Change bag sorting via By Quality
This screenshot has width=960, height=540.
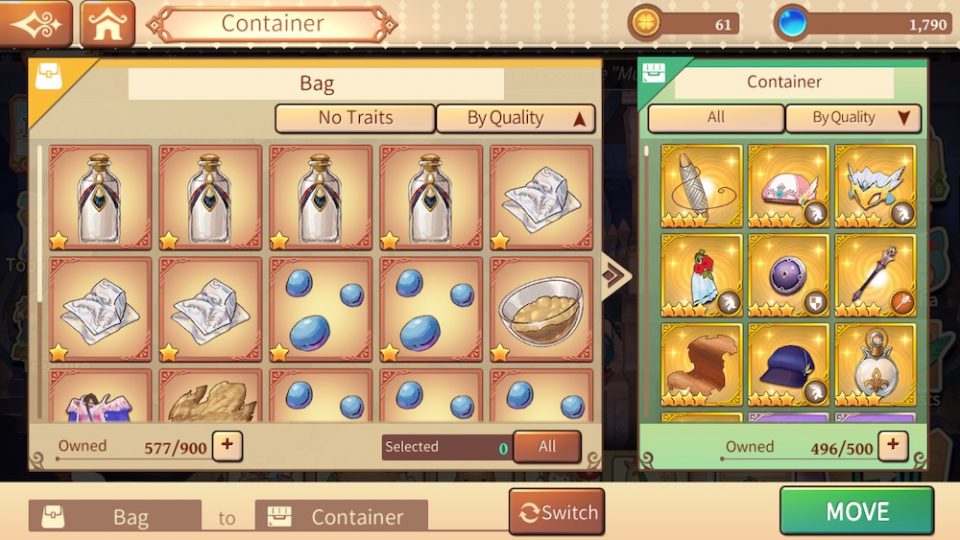(516, 118)
